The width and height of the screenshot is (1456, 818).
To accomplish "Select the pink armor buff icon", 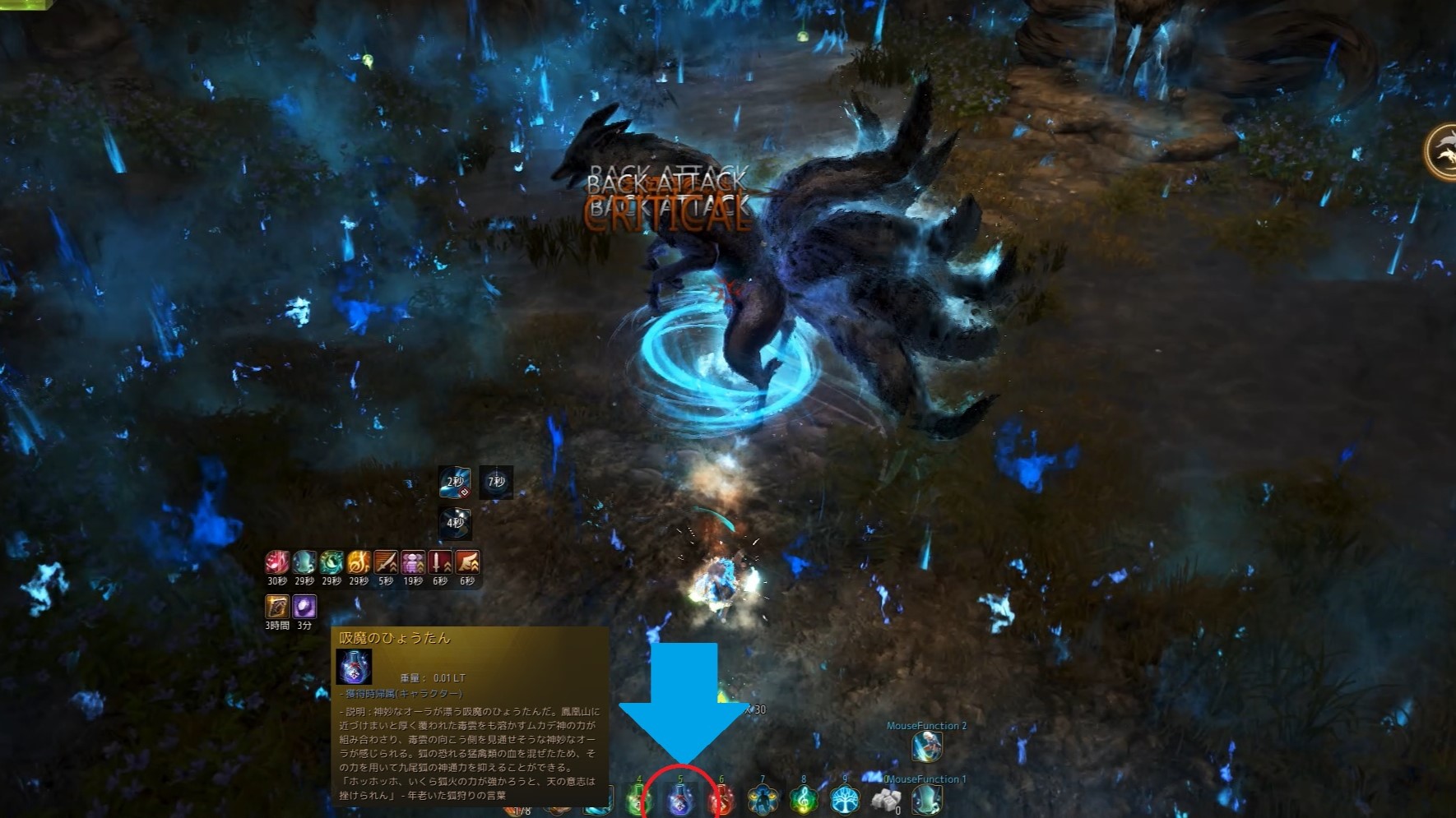I will pos(413,562).
